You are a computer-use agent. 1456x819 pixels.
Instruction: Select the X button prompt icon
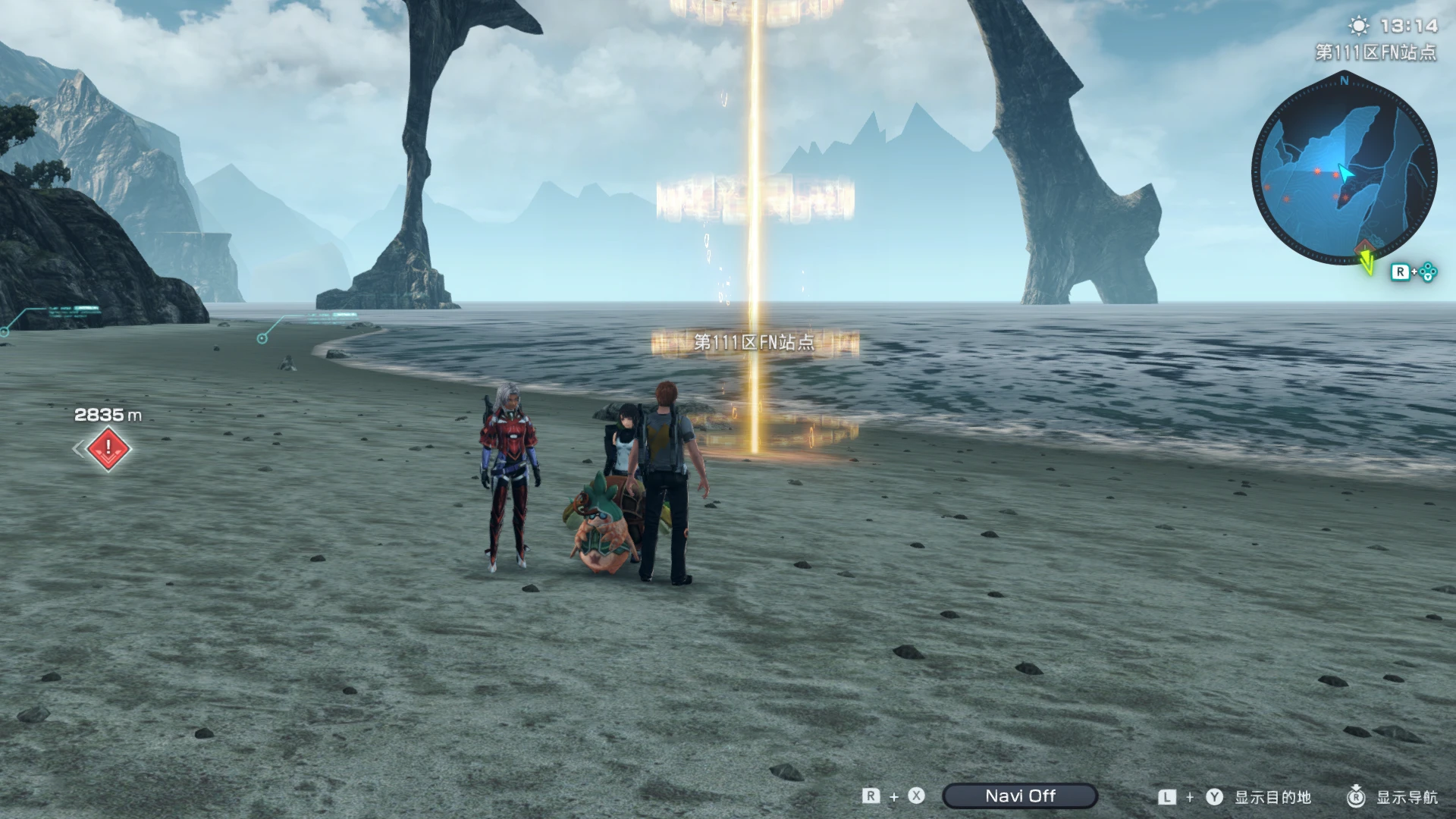[x=916, y=796]
